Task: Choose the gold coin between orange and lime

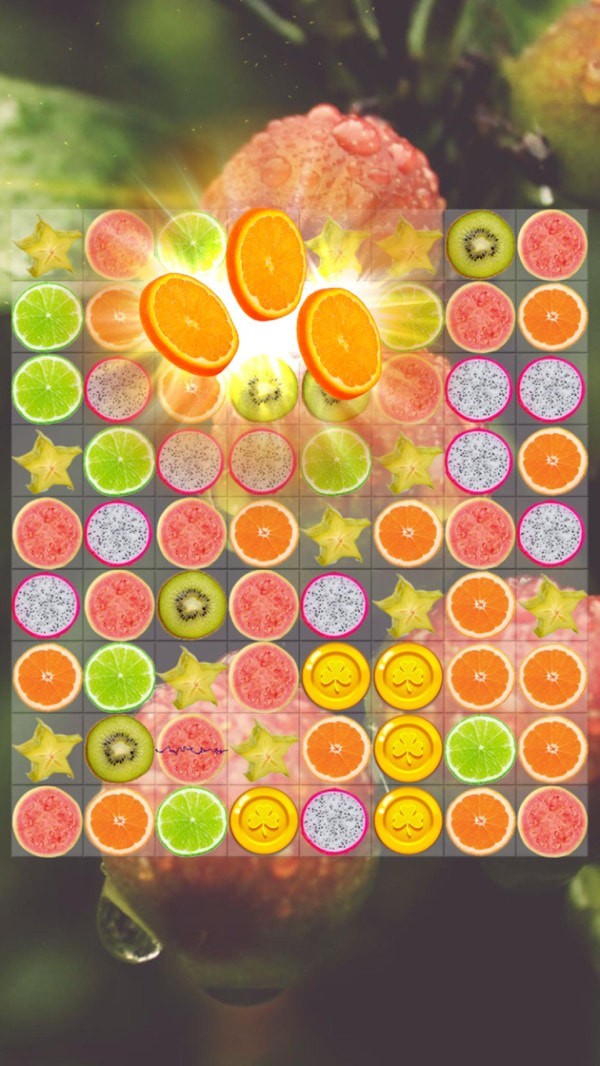Action: pos(408,748)
